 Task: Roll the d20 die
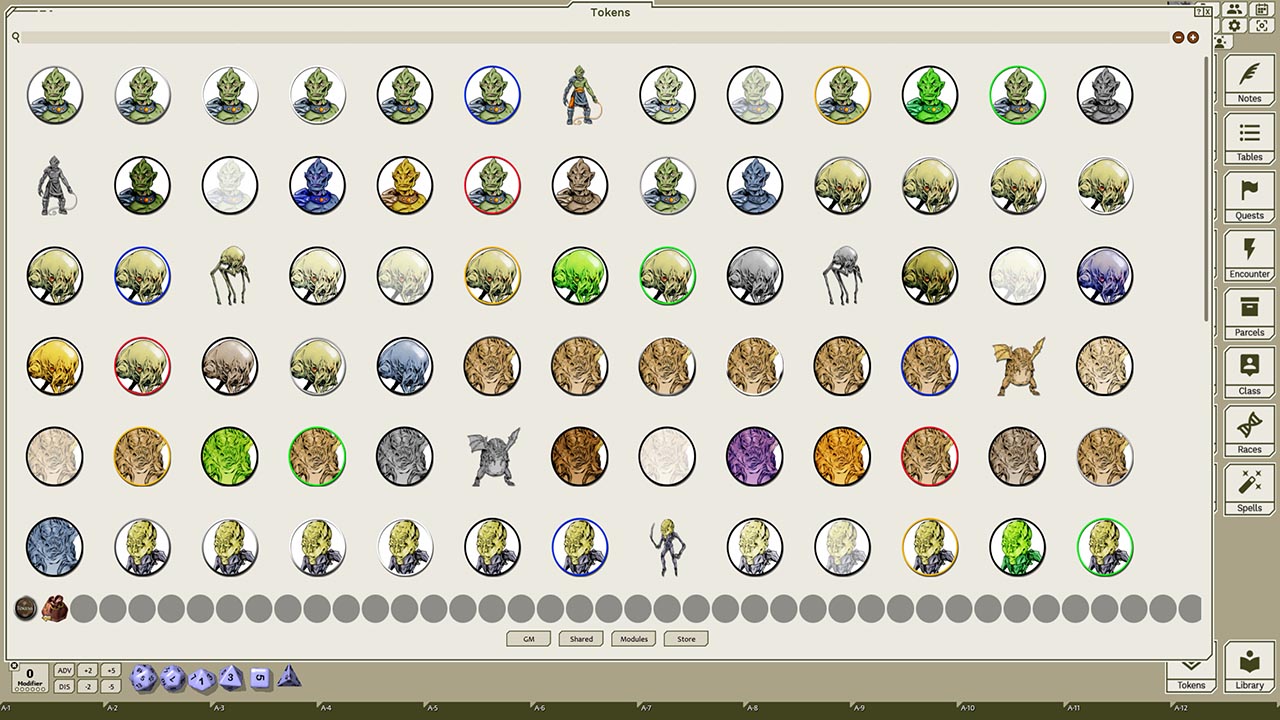143,677
